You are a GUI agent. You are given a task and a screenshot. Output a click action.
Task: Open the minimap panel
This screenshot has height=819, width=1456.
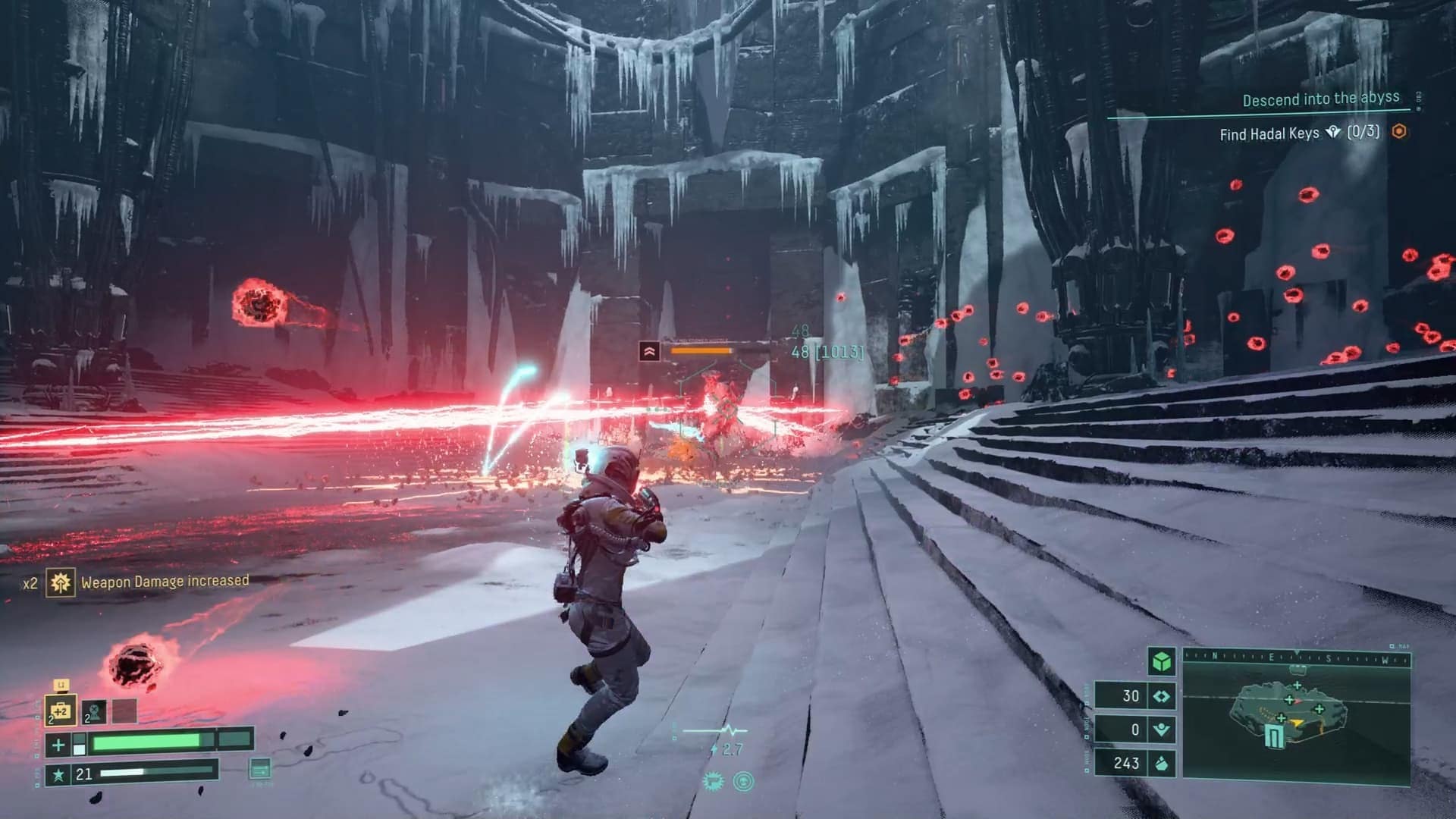(x=1295, y=720)
